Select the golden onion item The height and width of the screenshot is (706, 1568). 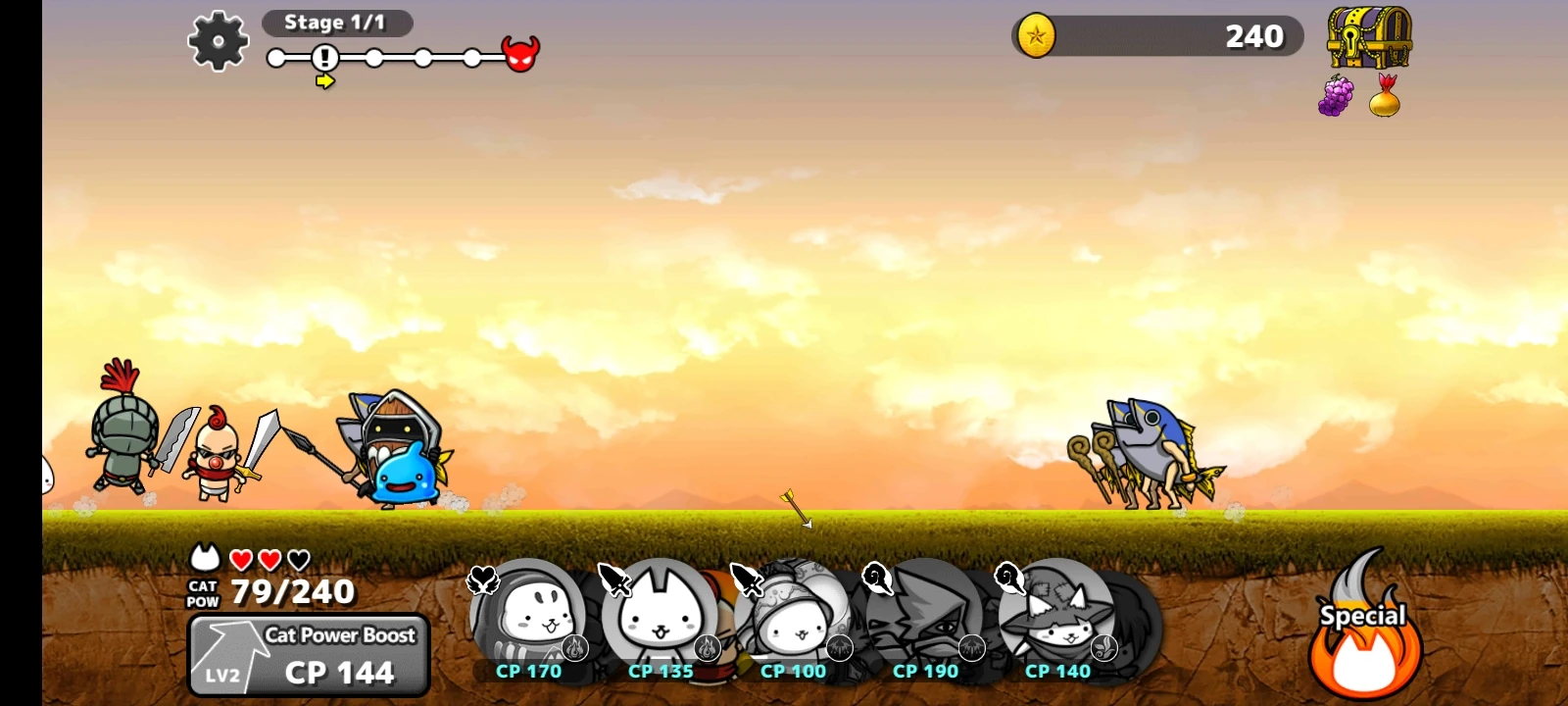[x=1385, y=98]
